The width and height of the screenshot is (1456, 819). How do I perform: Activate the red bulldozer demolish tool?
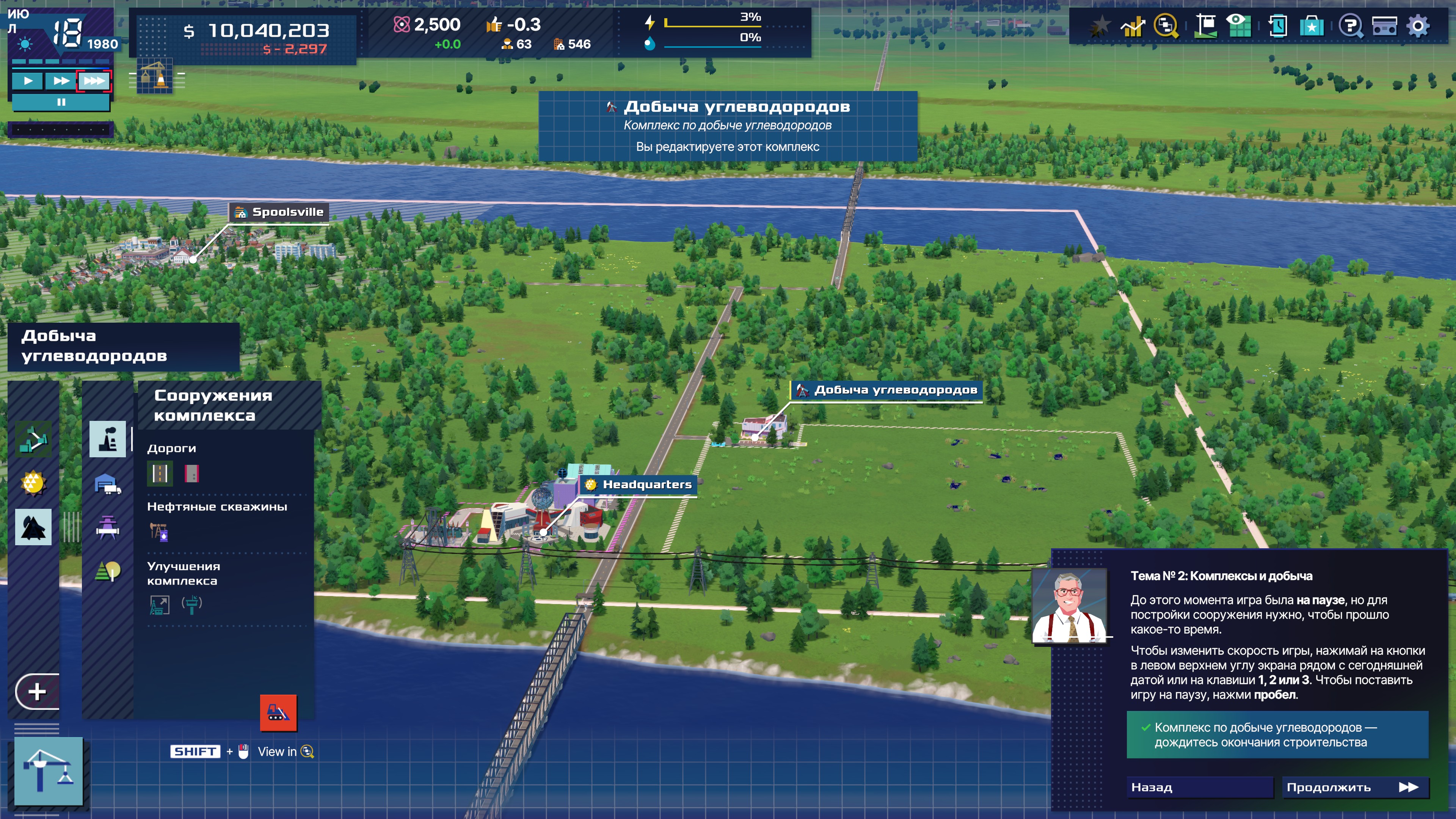[x=278, y=712]
